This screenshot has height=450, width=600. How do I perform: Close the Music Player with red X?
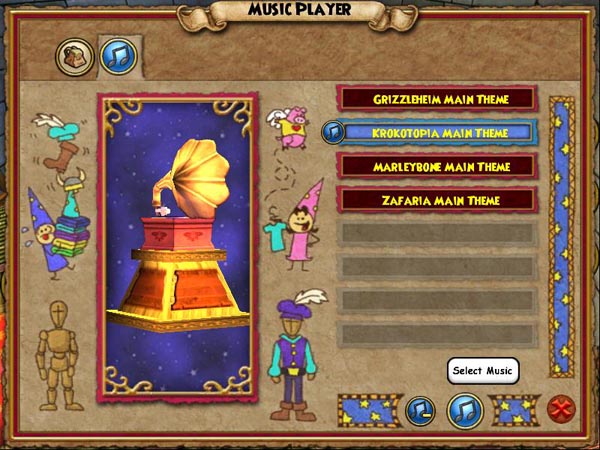tap(559, 409)
